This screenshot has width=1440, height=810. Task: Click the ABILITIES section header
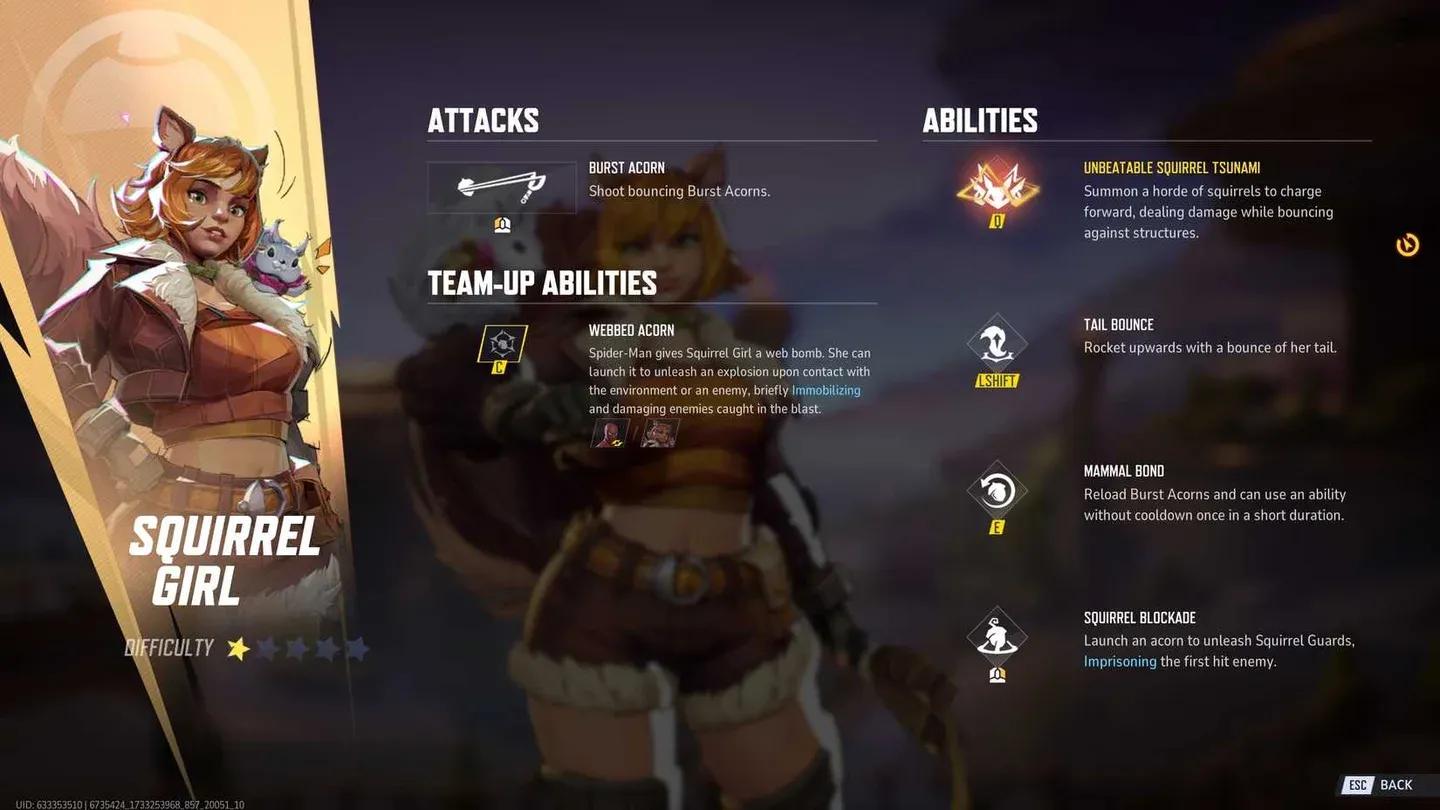980,120
